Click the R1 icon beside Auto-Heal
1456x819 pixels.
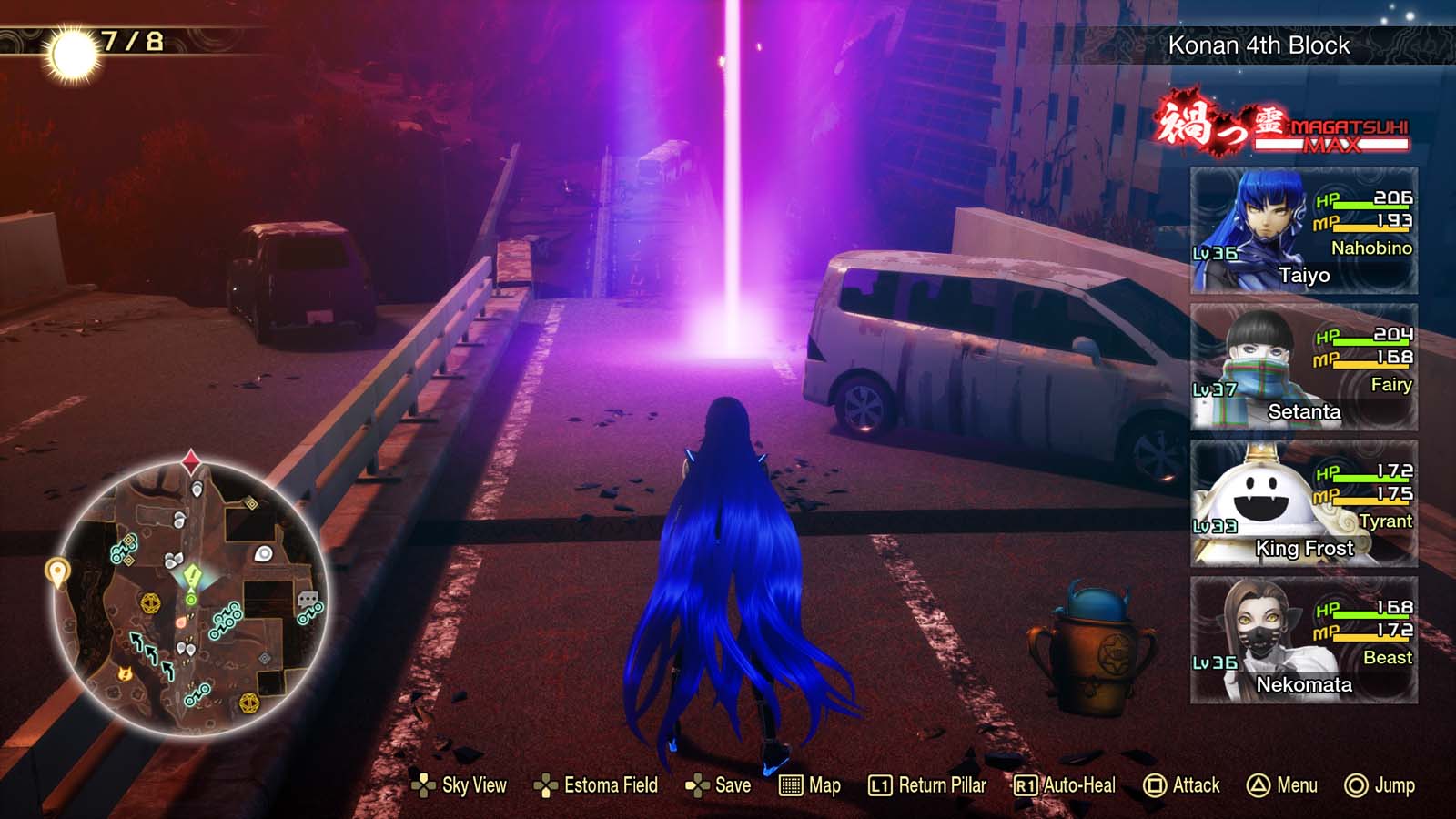1025,785
